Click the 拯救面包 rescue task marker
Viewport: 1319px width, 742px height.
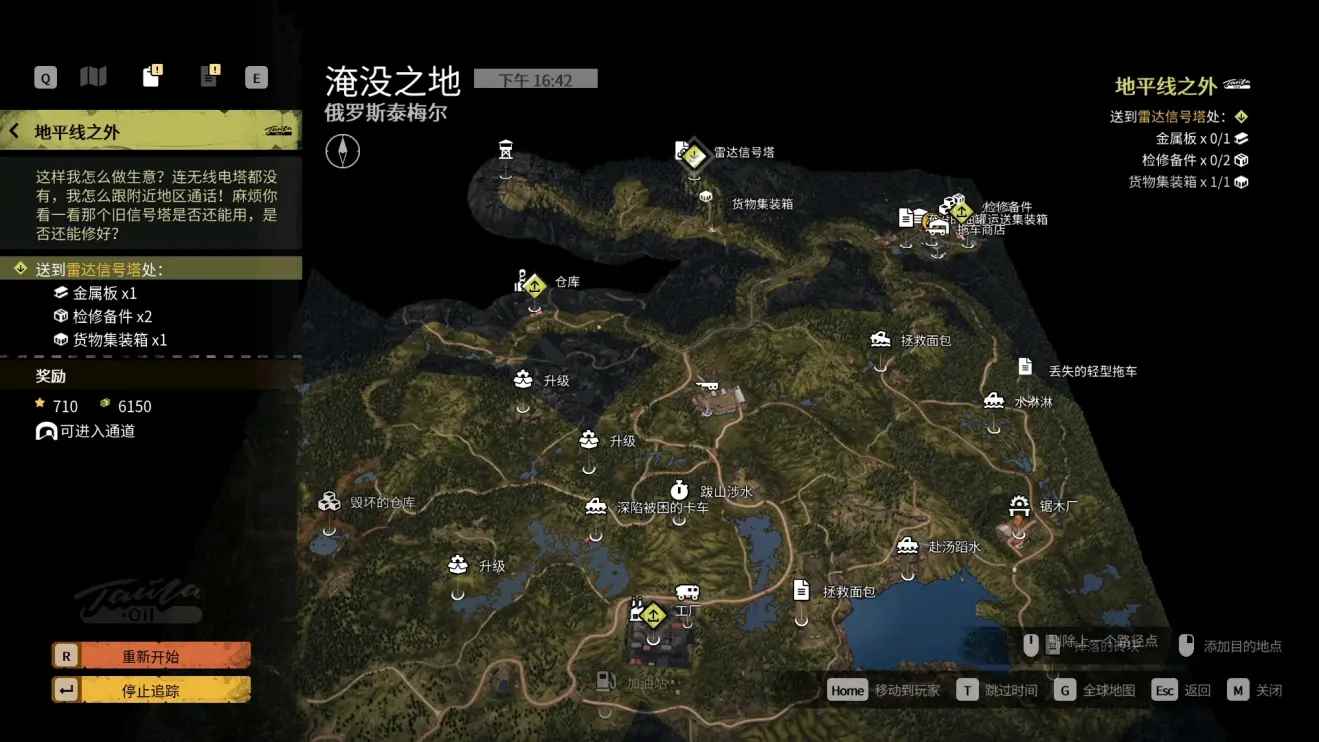(x=881, y=338)
